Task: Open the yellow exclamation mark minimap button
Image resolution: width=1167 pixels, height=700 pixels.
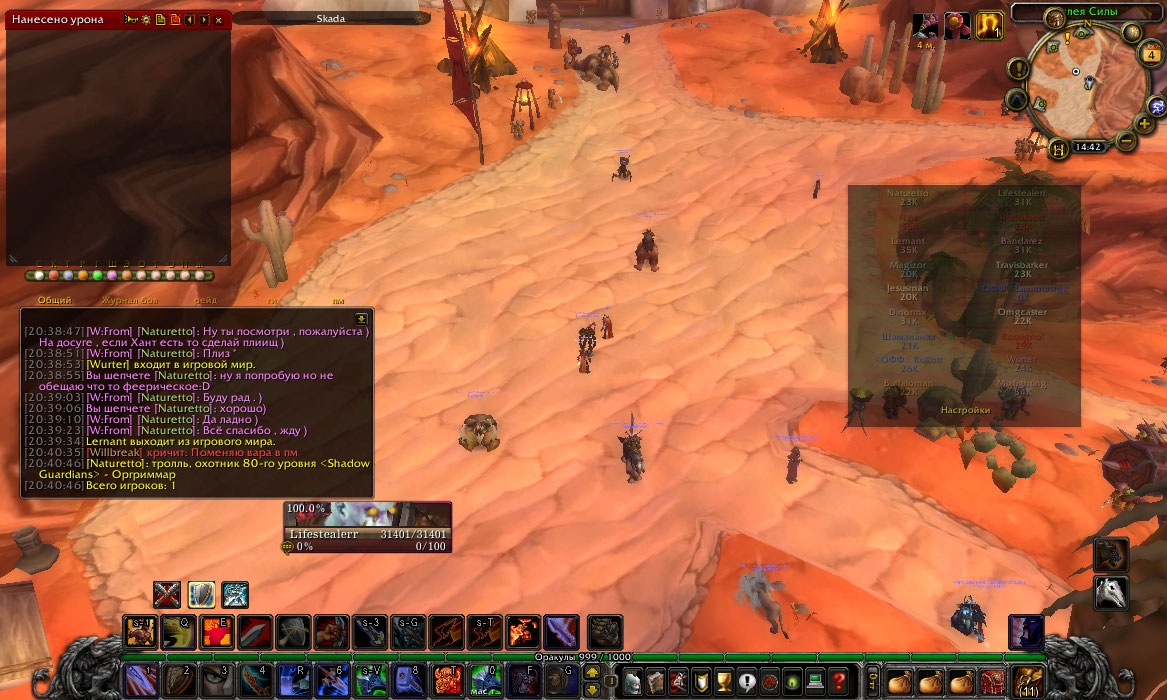Action: click(1018, 69)
